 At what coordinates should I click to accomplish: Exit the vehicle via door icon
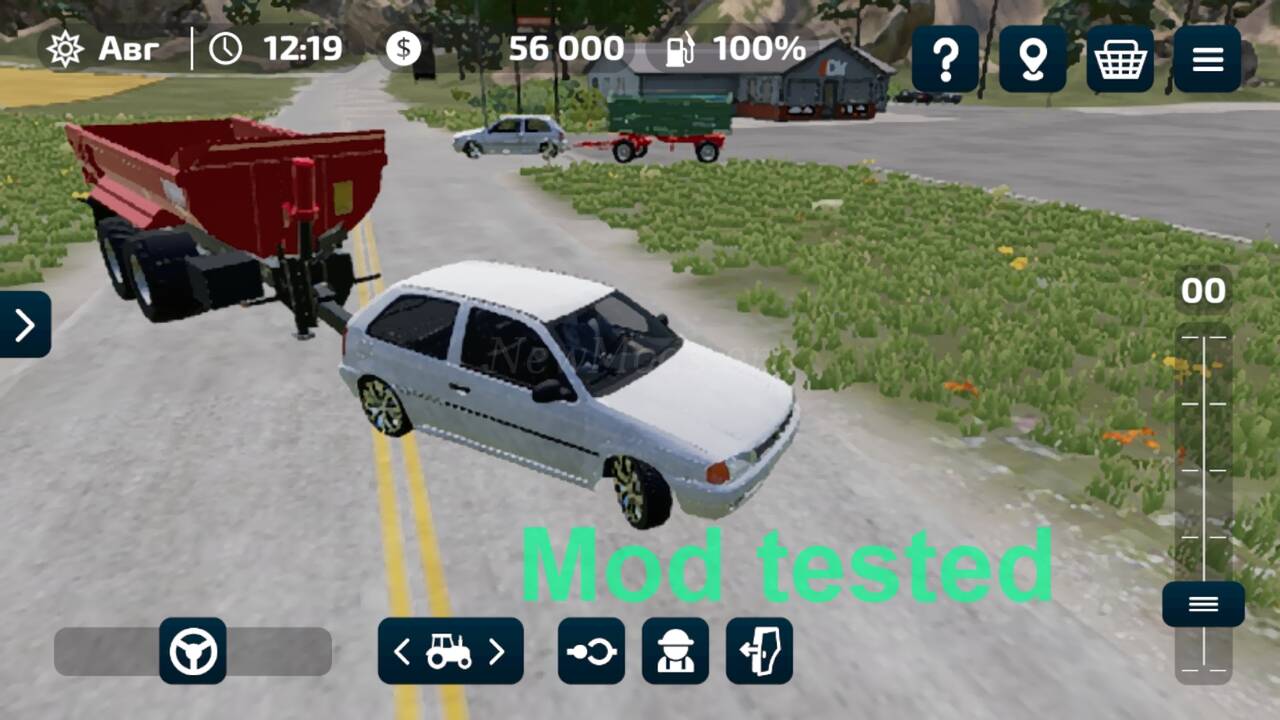(x=759, y=651)
